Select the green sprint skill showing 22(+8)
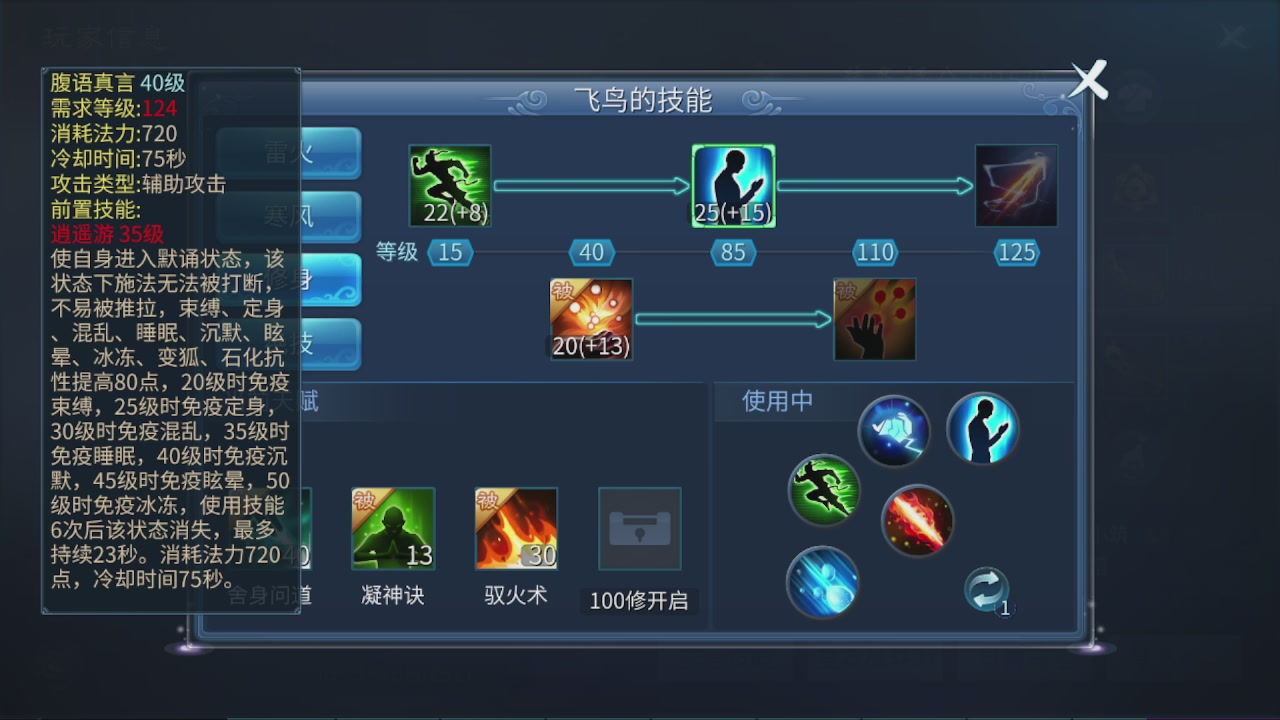1280x720 pixels. (449, 186)
